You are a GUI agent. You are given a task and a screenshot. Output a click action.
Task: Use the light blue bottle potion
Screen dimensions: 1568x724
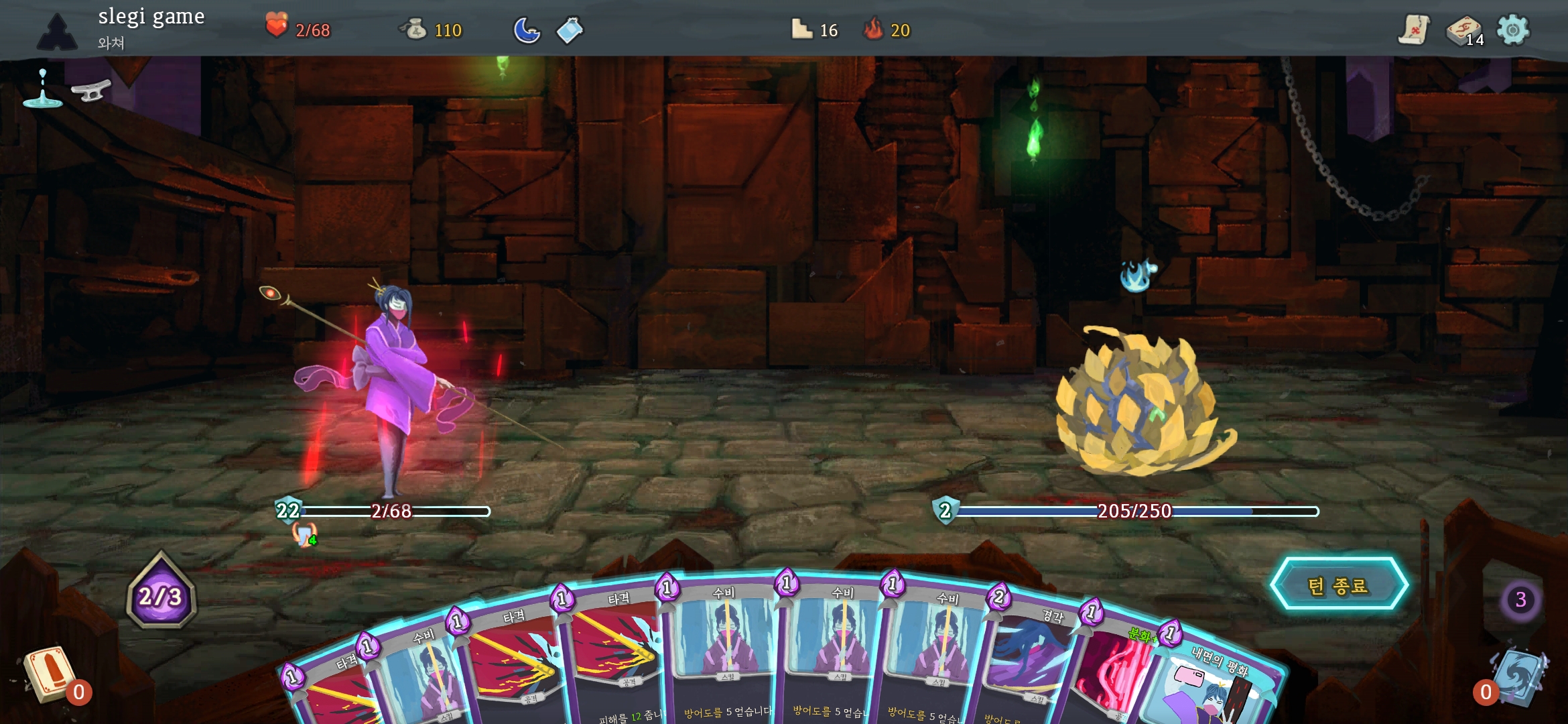click(x=570, y=30)
